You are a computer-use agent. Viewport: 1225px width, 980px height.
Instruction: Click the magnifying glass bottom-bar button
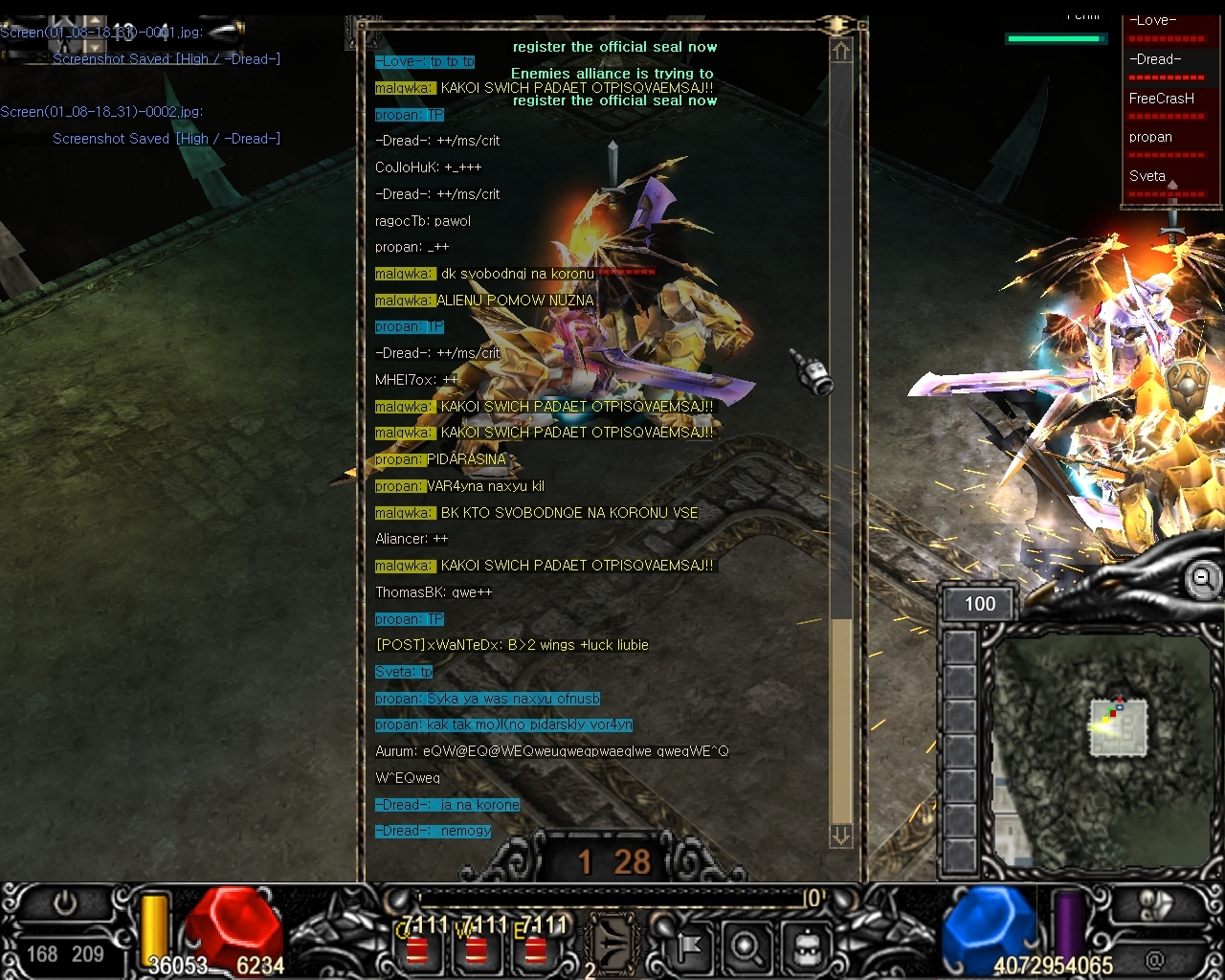tap(746, 947)
